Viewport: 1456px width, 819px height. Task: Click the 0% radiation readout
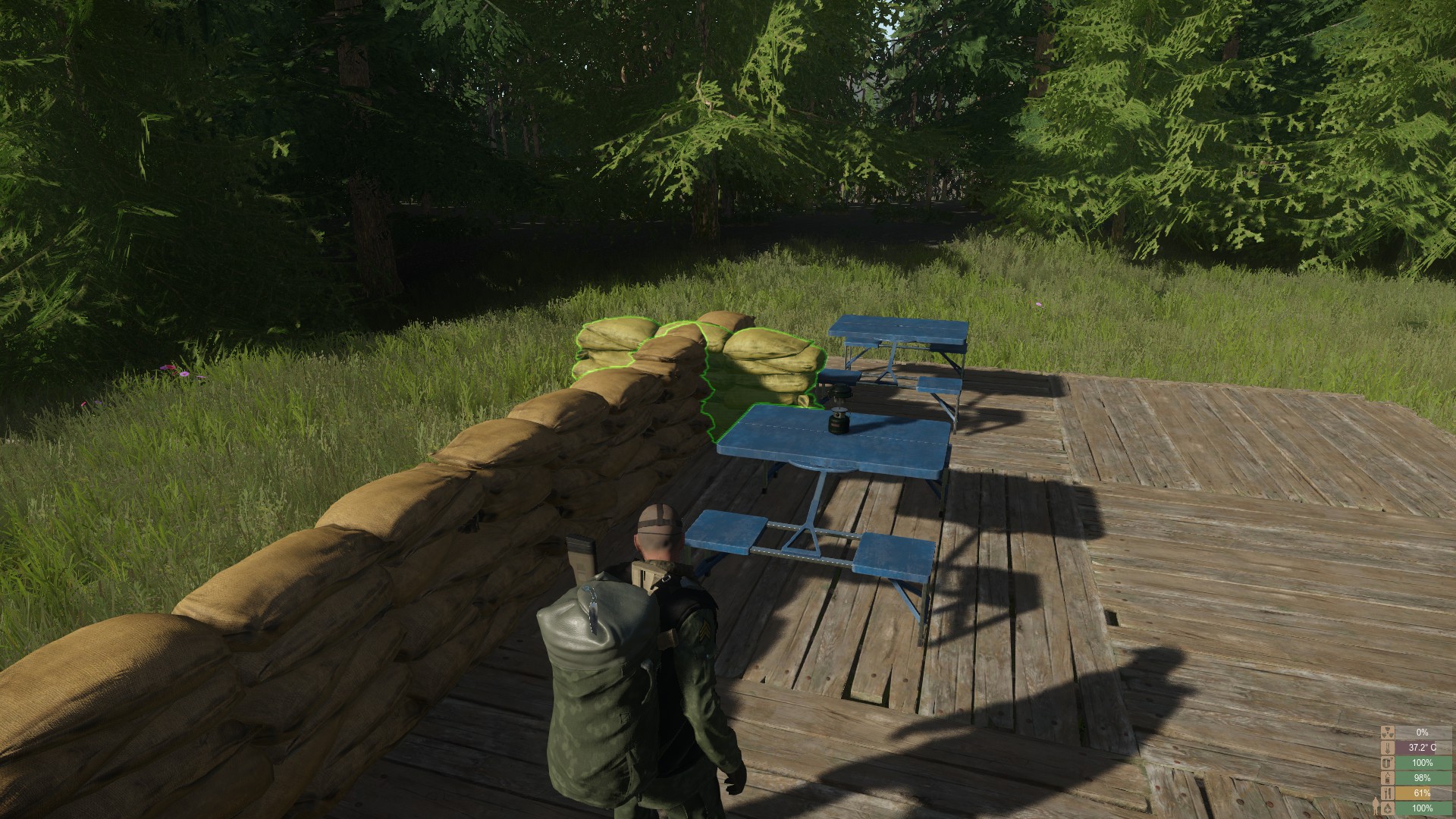tap(1423, 733)
